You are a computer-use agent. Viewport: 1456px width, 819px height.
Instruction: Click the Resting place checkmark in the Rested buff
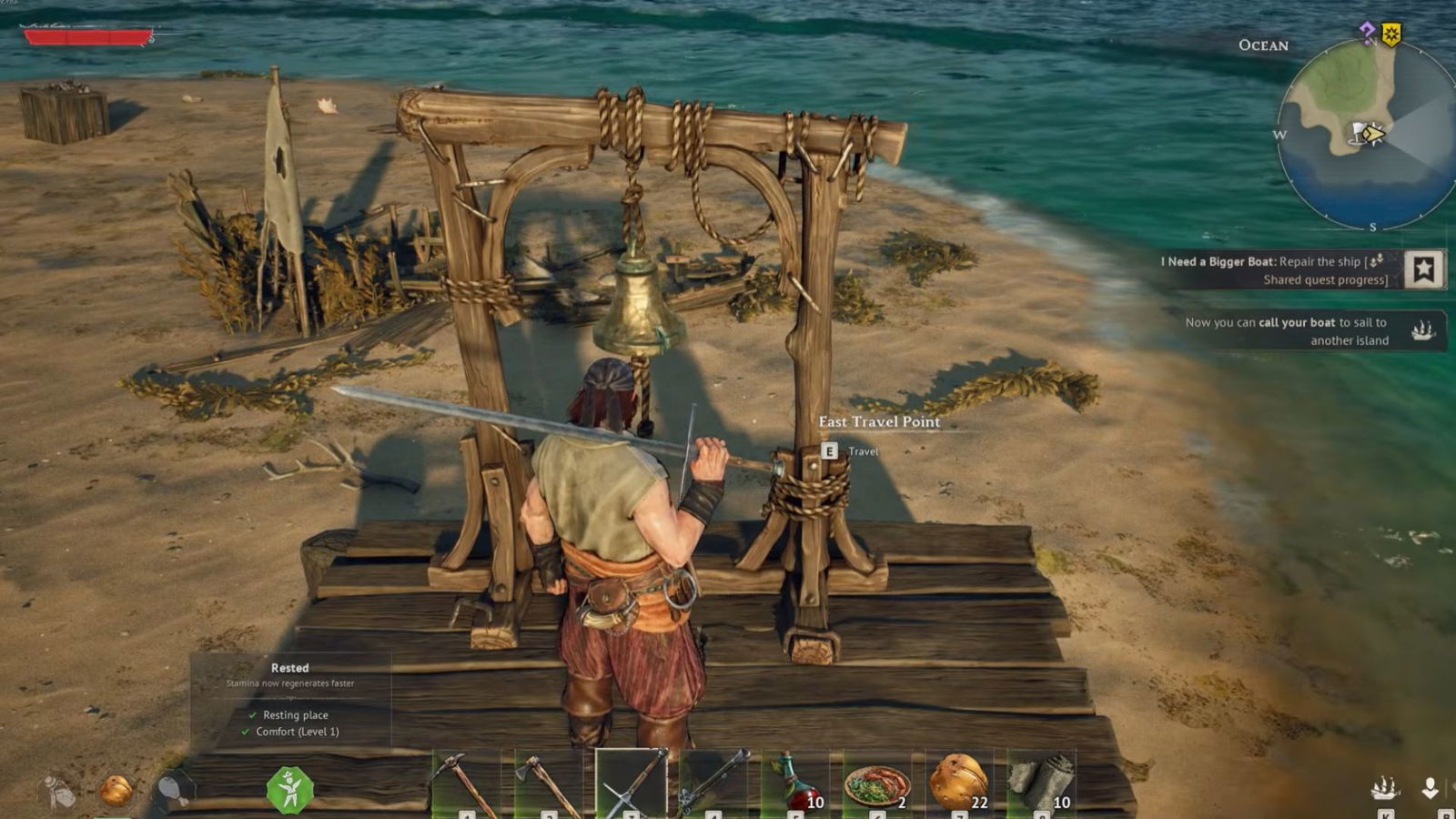(254, 715)
